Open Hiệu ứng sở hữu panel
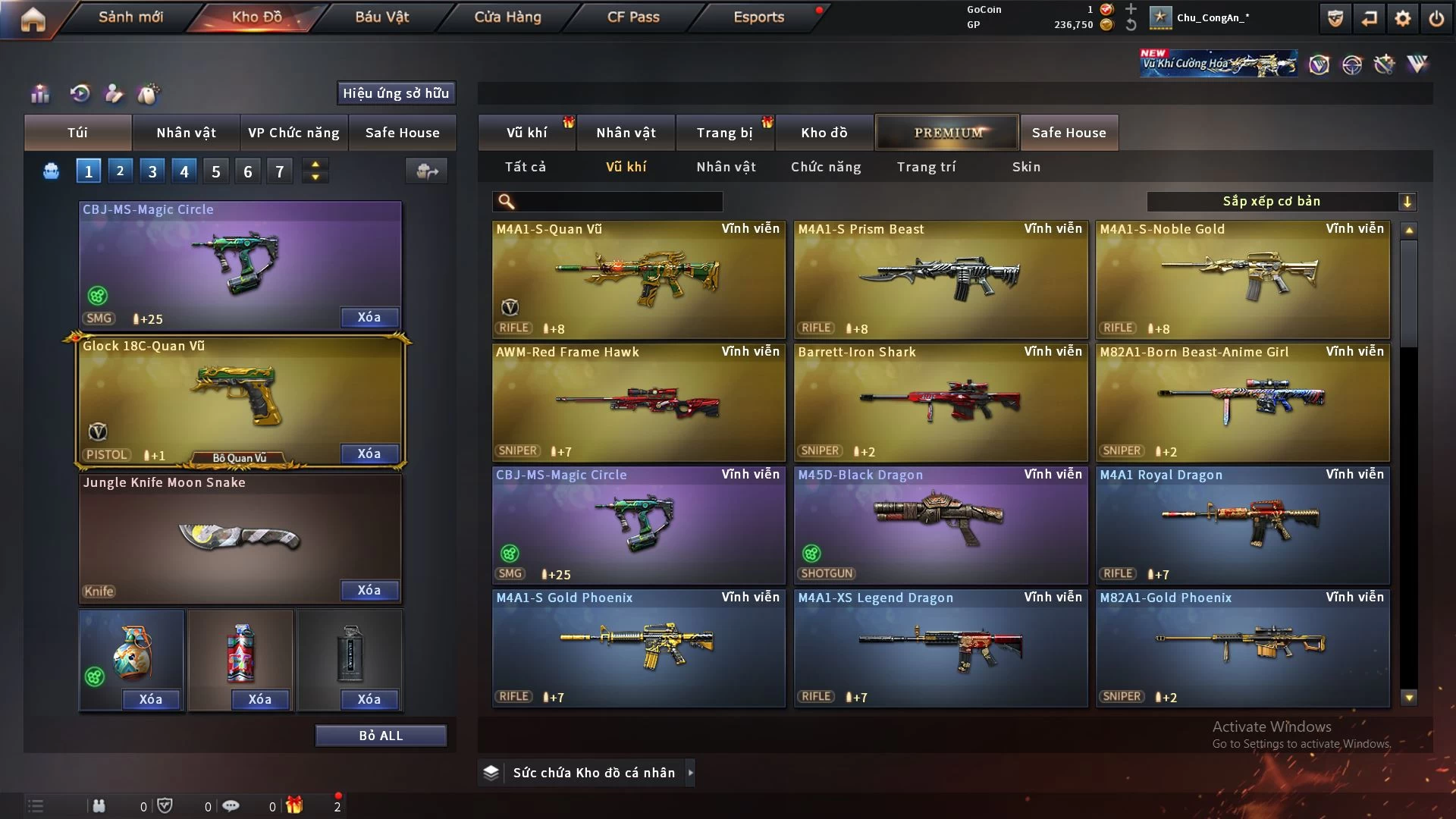1456x819 pixels. pos(396,93)
